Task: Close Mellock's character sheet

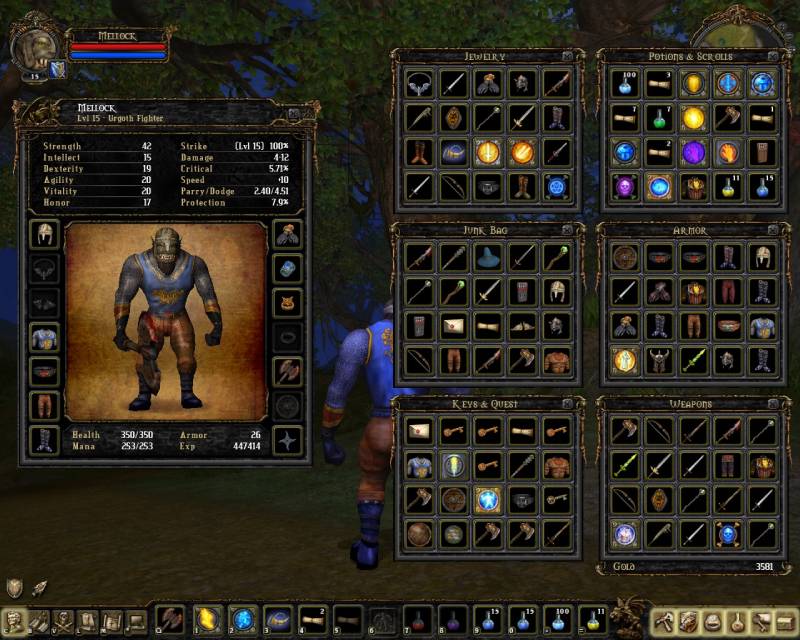Action: tap(294, 114)
